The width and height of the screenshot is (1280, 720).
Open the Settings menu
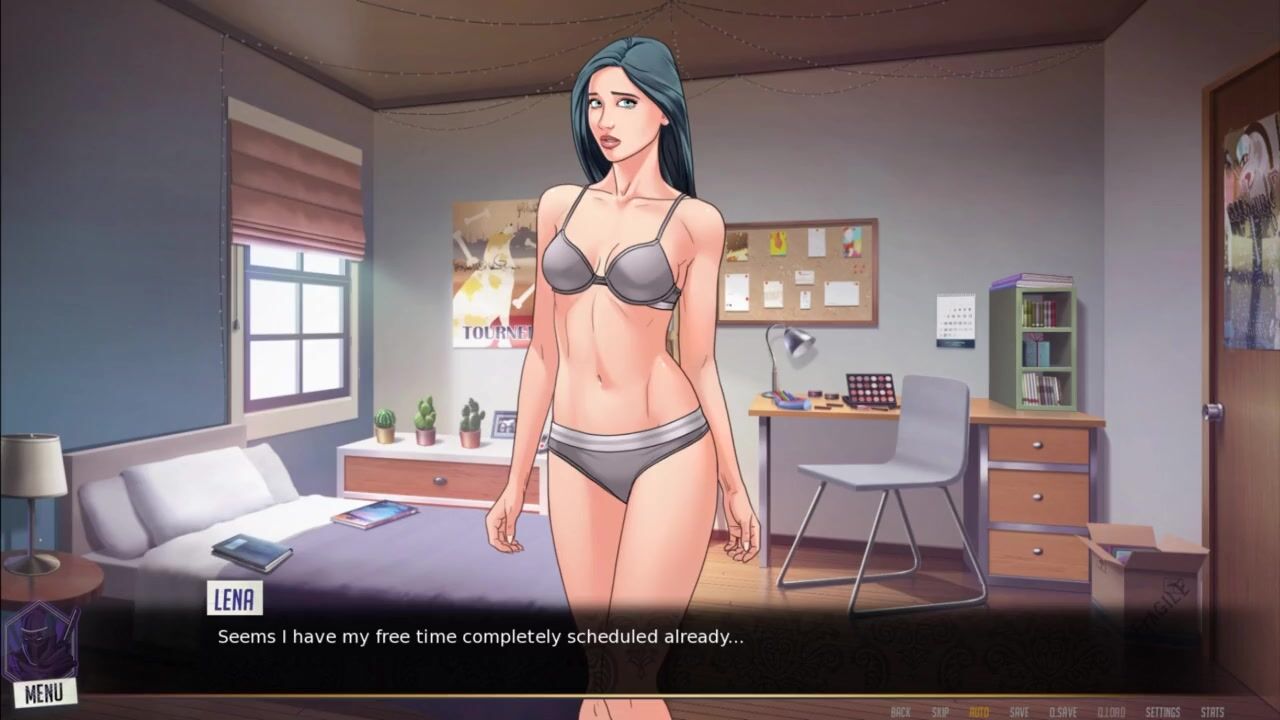[x=1163, y=712]
